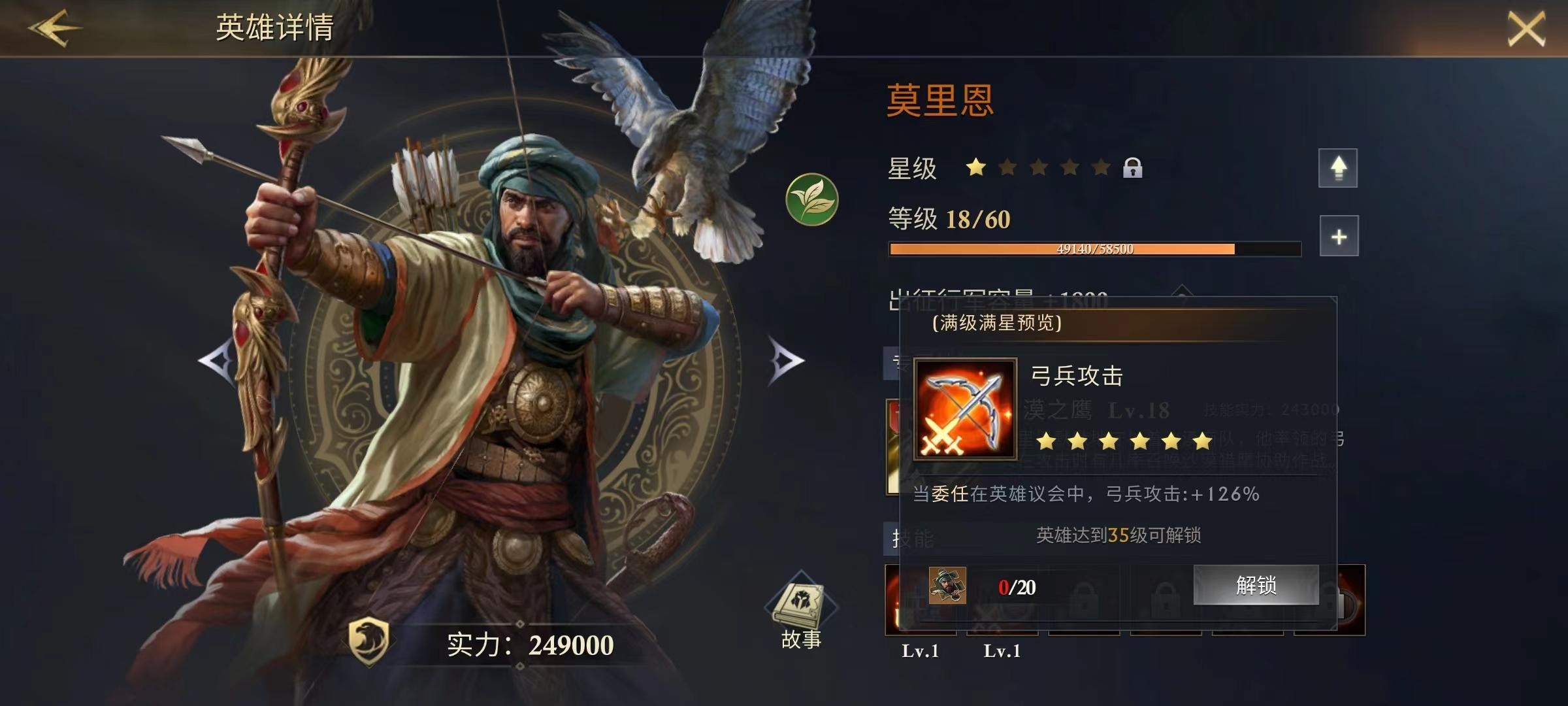Add hero experience with the plus button
The image size is (1568, 706).
1339,236
